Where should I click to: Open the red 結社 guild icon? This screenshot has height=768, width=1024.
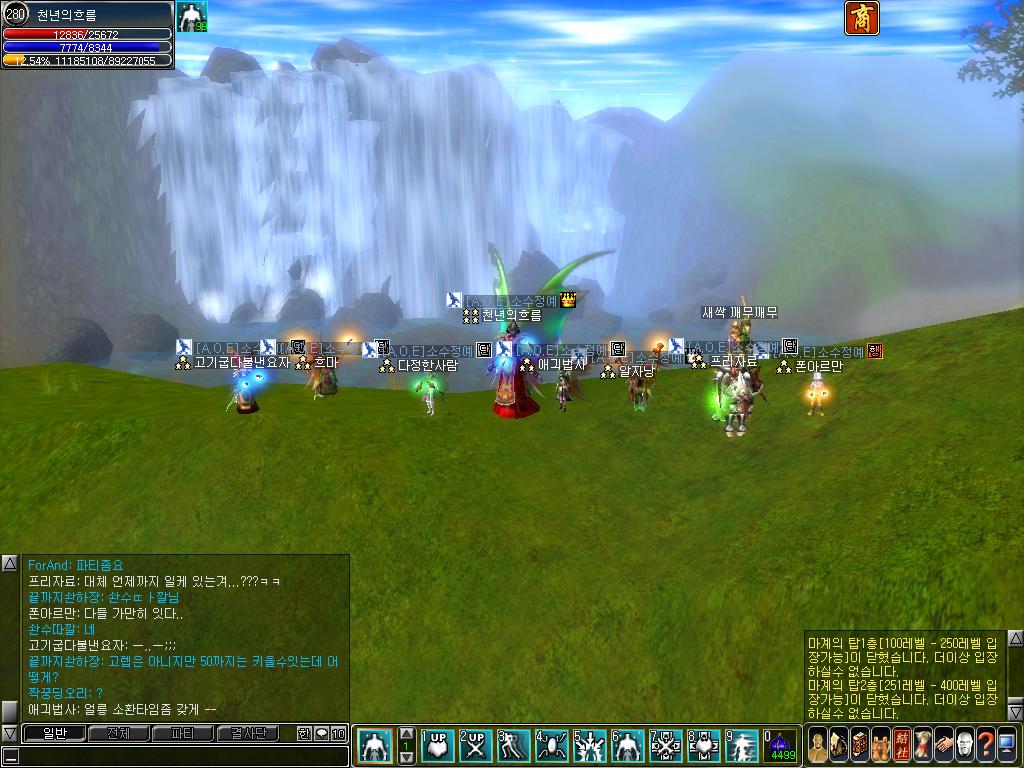click(900, 744)
